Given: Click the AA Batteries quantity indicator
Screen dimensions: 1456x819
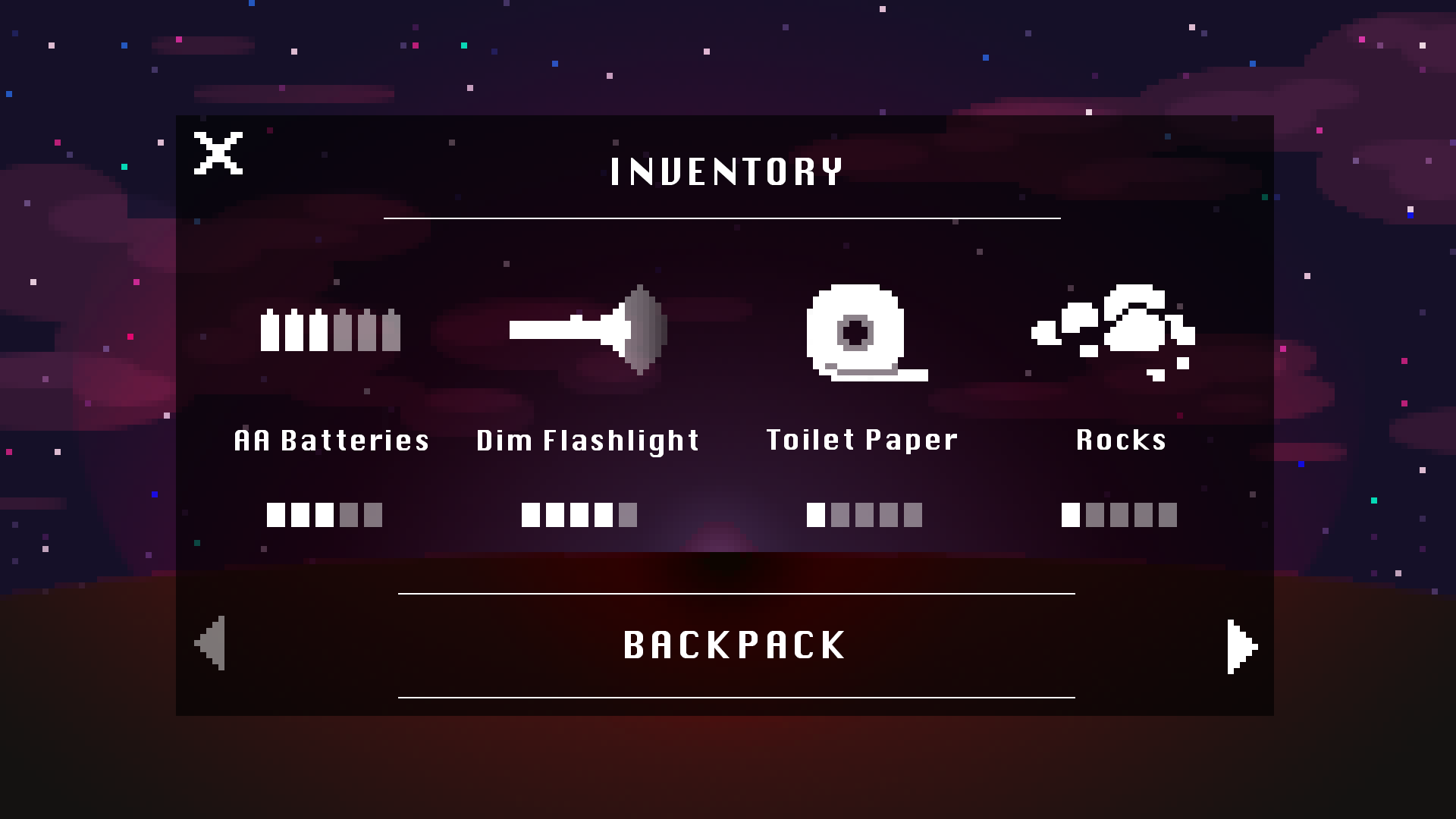Looking at the screenshot, I should tap(324, 515).
